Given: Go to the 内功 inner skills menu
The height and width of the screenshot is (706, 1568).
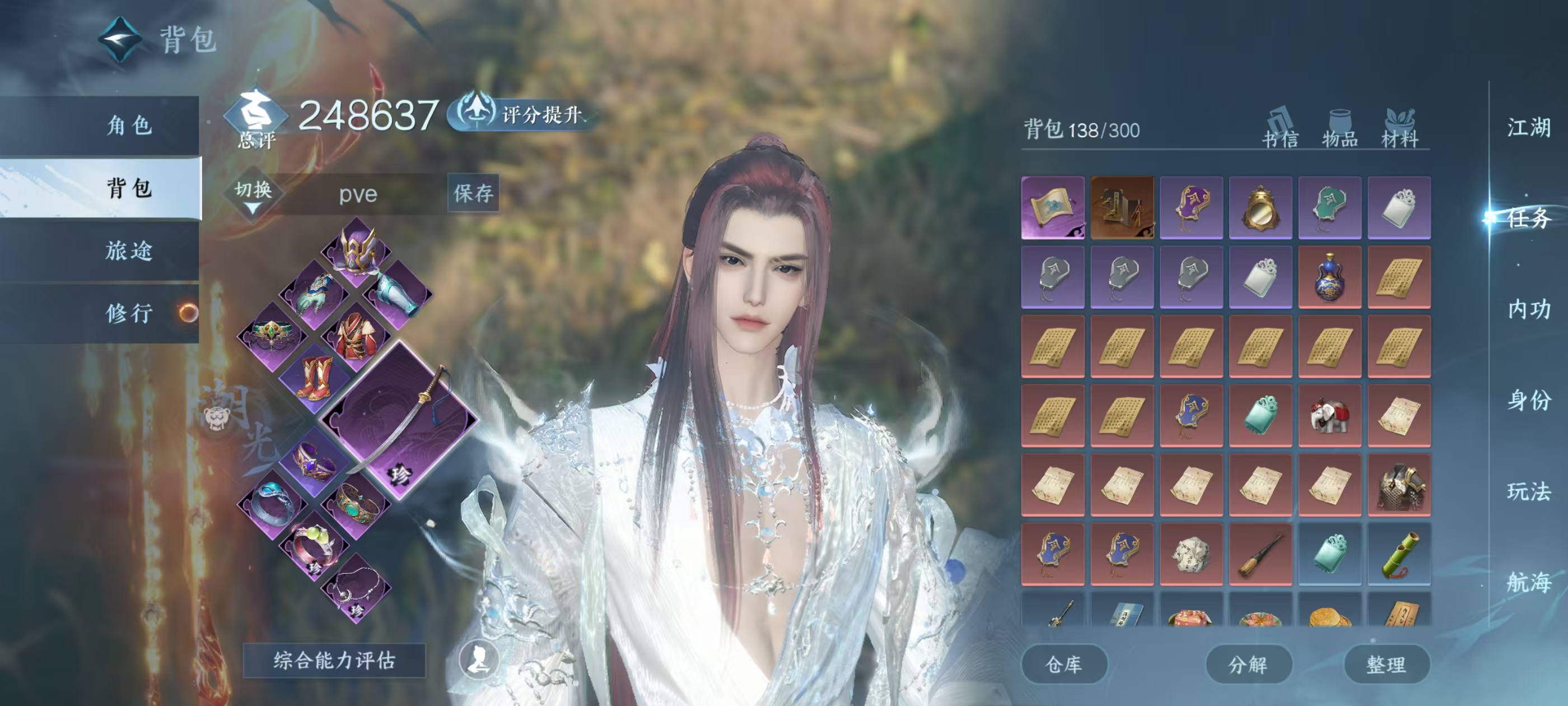Looking at the screenshot, I should [1528, 309].
